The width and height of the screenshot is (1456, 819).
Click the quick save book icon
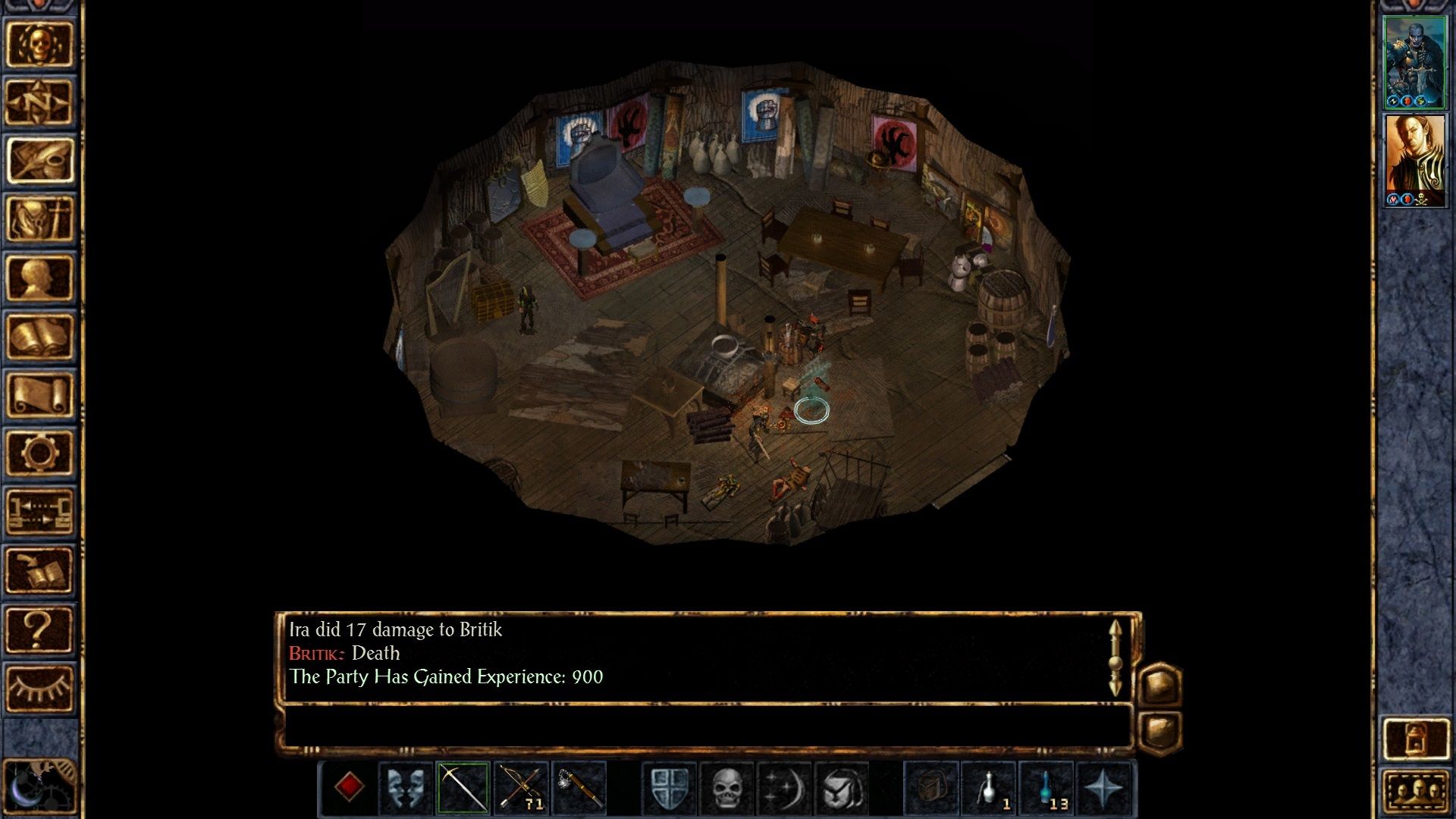39,570
